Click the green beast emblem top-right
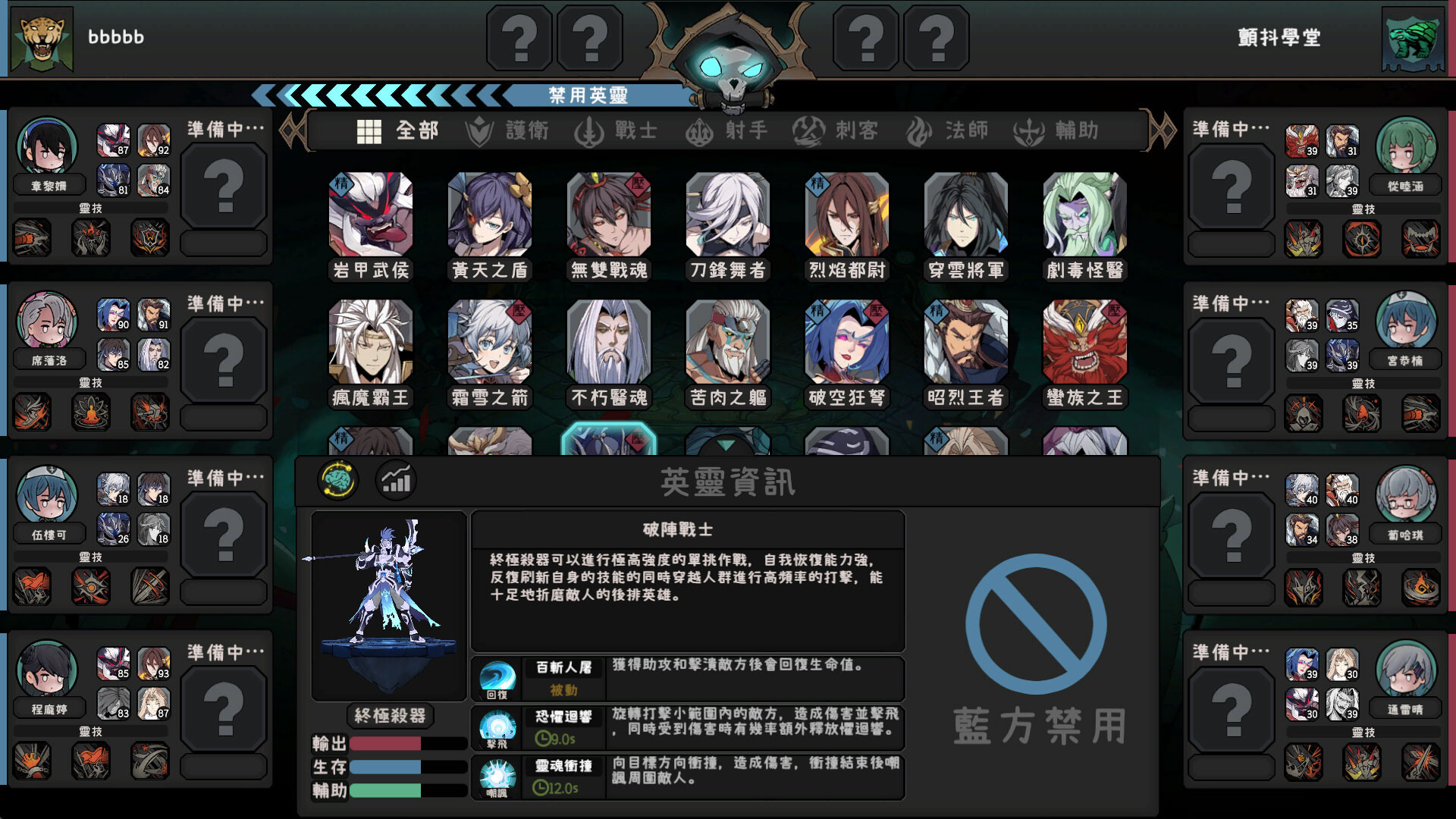 point(1415,37)
